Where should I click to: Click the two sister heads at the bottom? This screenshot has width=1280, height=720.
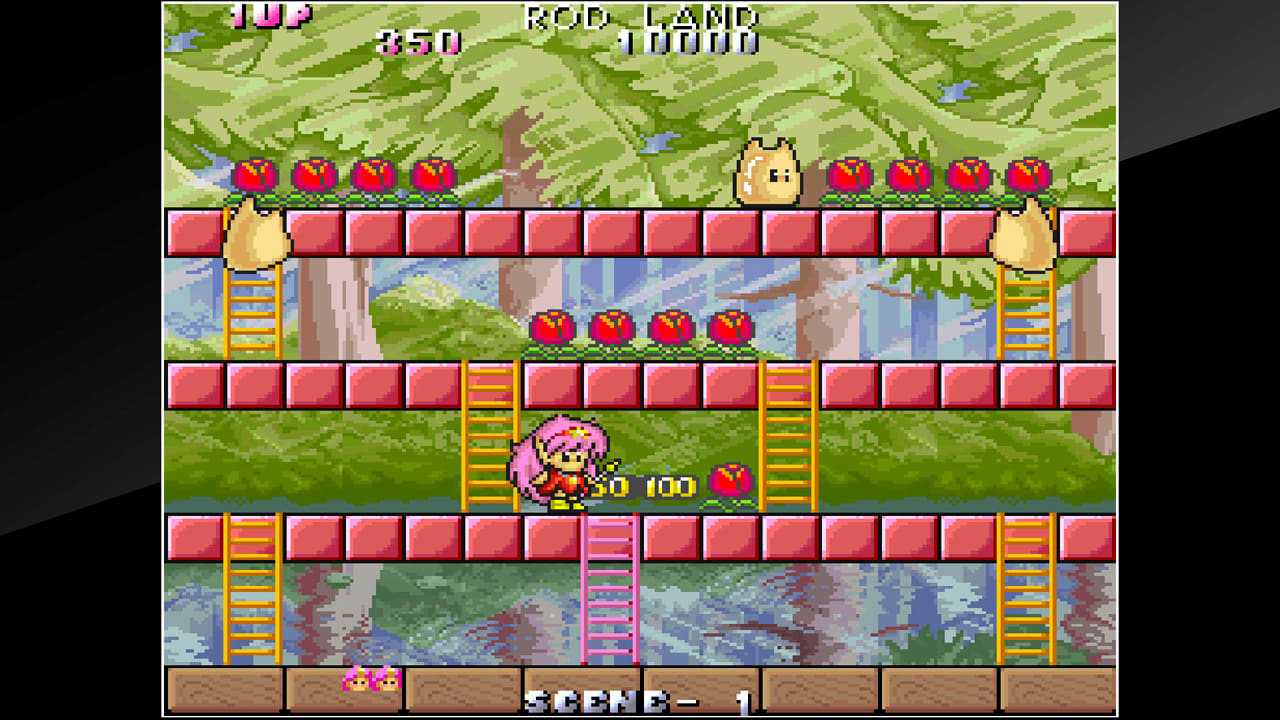click(370, 682)
